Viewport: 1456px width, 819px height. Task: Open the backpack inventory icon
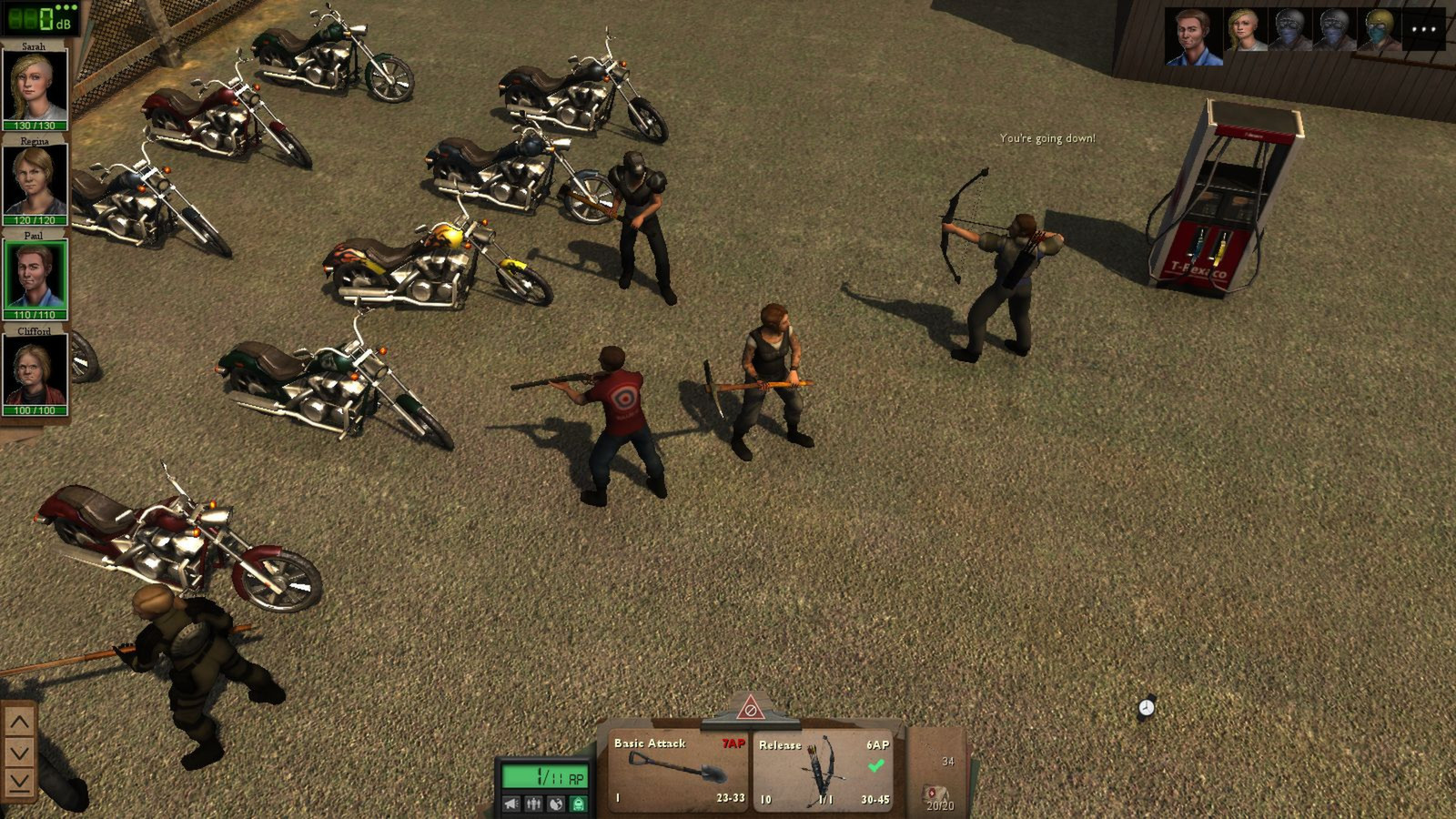(579, 804)
